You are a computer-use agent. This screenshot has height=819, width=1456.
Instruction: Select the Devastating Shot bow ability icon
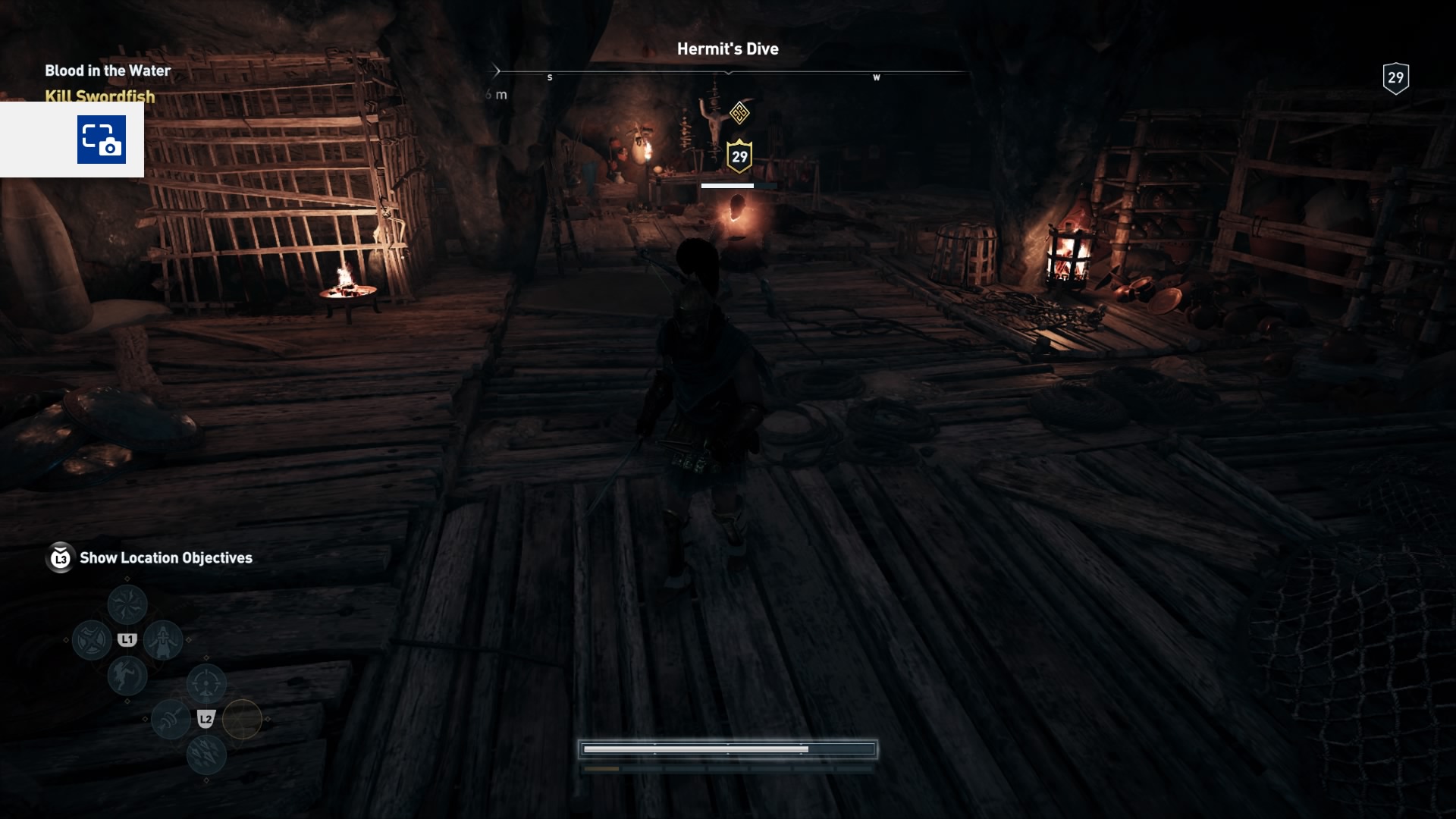tap(206, 682)
